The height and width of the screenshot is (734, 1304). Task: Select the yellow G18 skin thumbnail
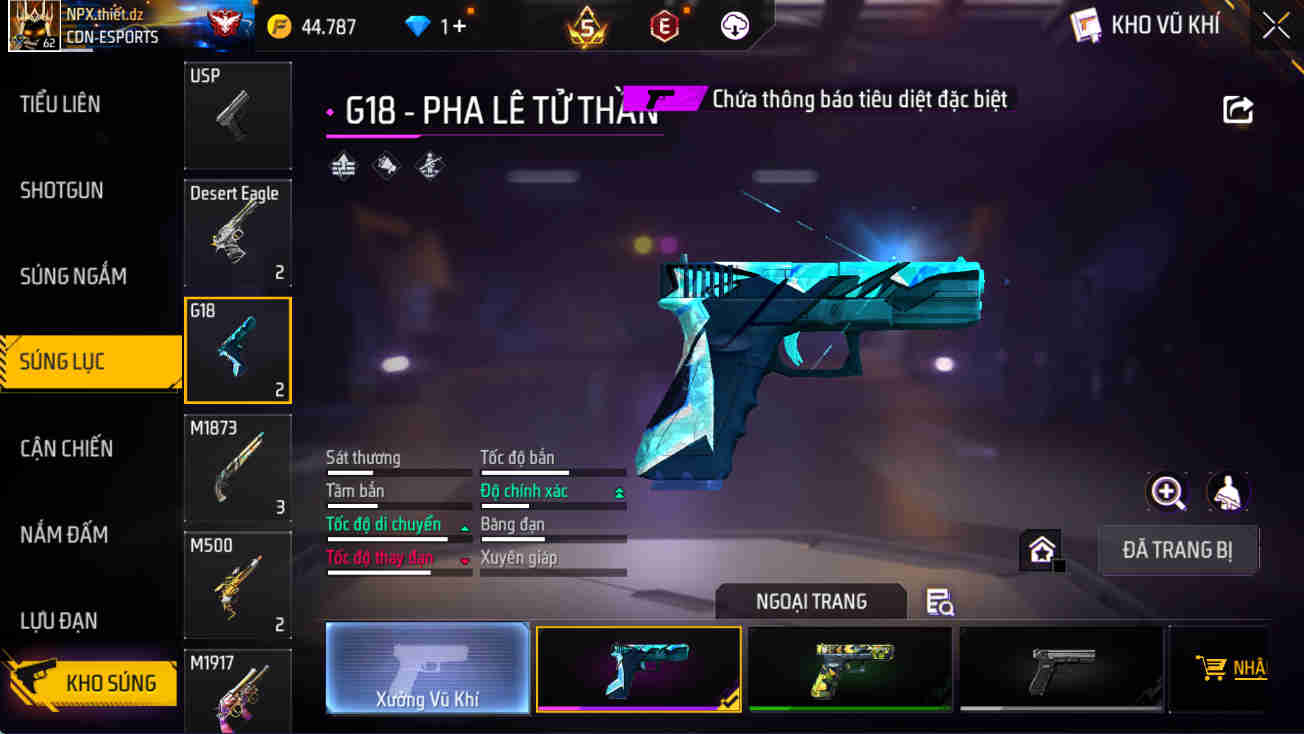coord(849,668)
